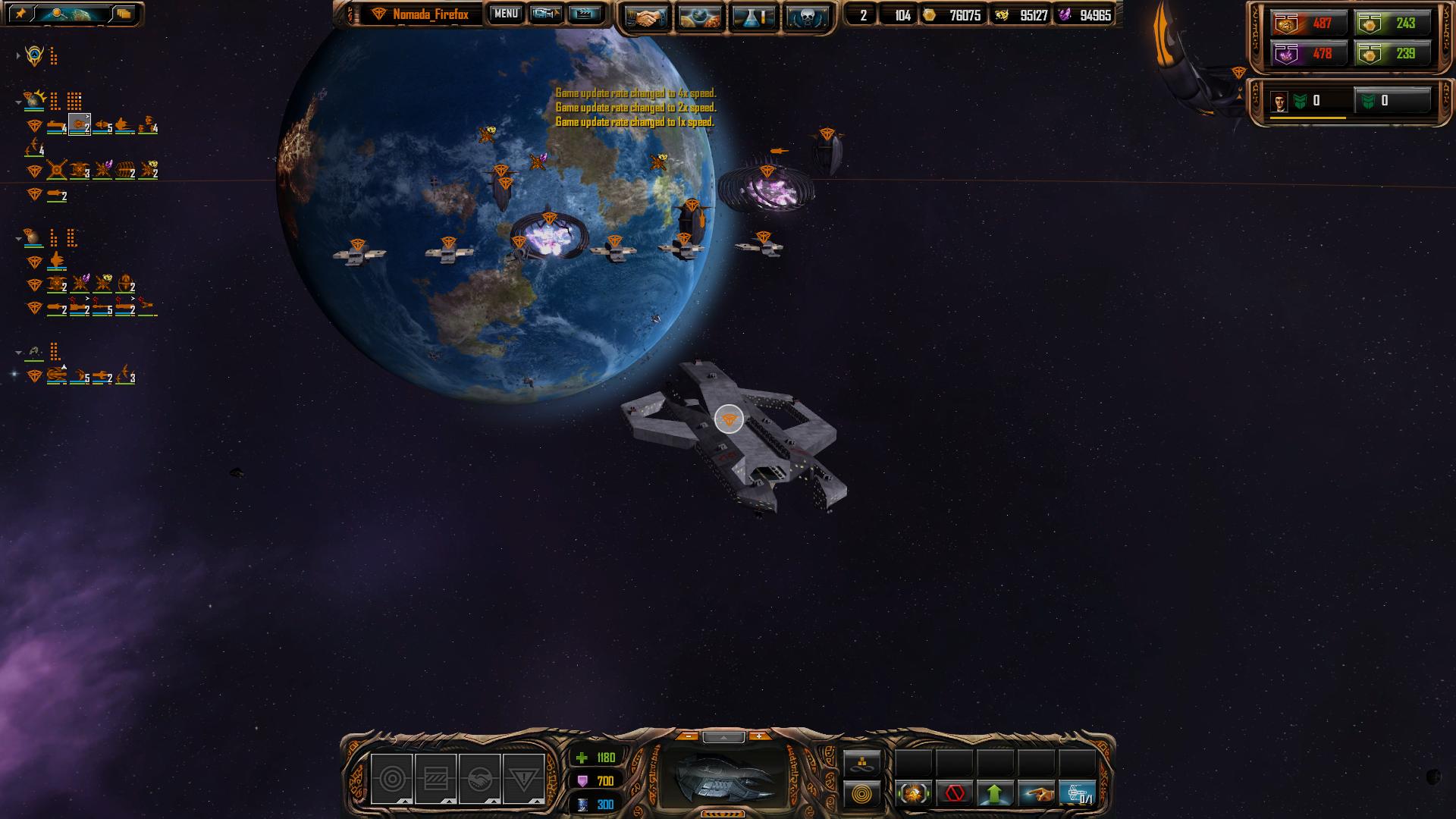Open the diplomacy handshake screen
The width and height of the screenshot is (1456, 819).
[x=645, y=17]
